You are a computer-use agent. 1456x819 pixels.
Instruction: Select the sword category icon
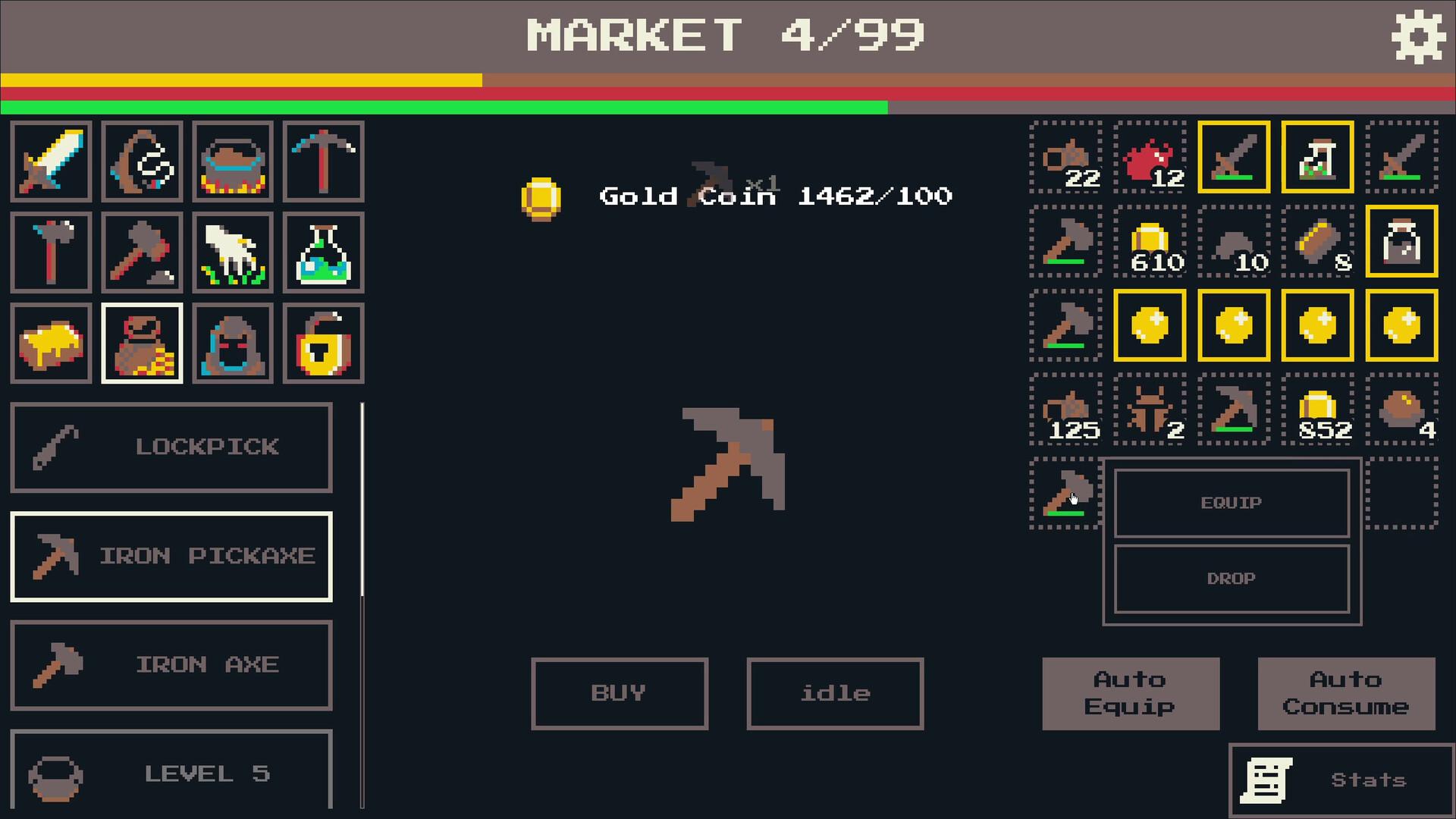pos(51,162)
